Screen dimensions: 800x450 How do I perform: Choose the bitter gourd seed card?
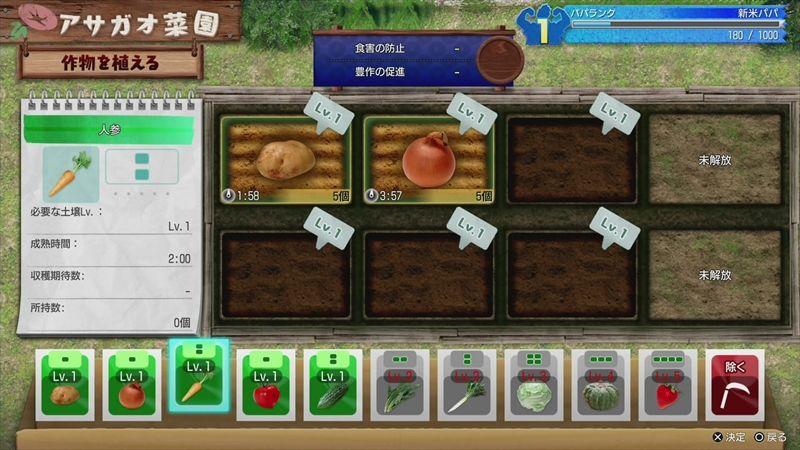(x=333, y=385)
